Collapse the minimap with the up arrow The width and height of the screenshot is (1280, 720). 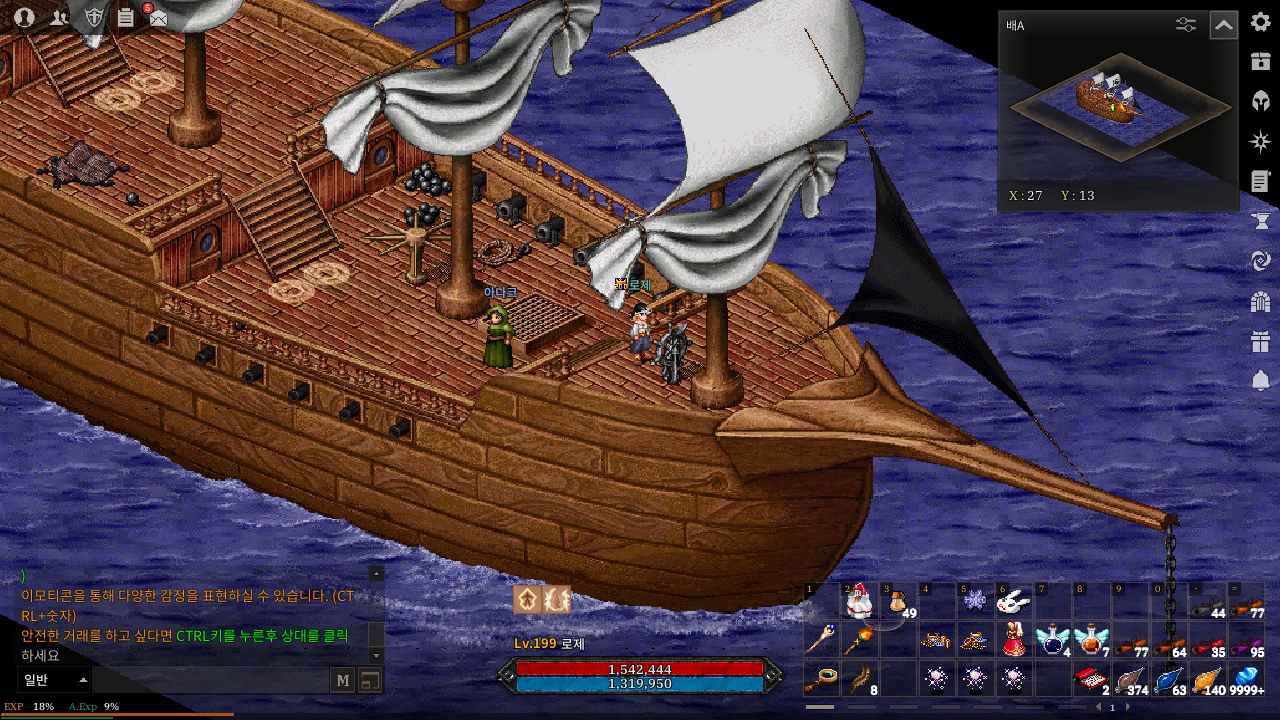click(1223, 25)
